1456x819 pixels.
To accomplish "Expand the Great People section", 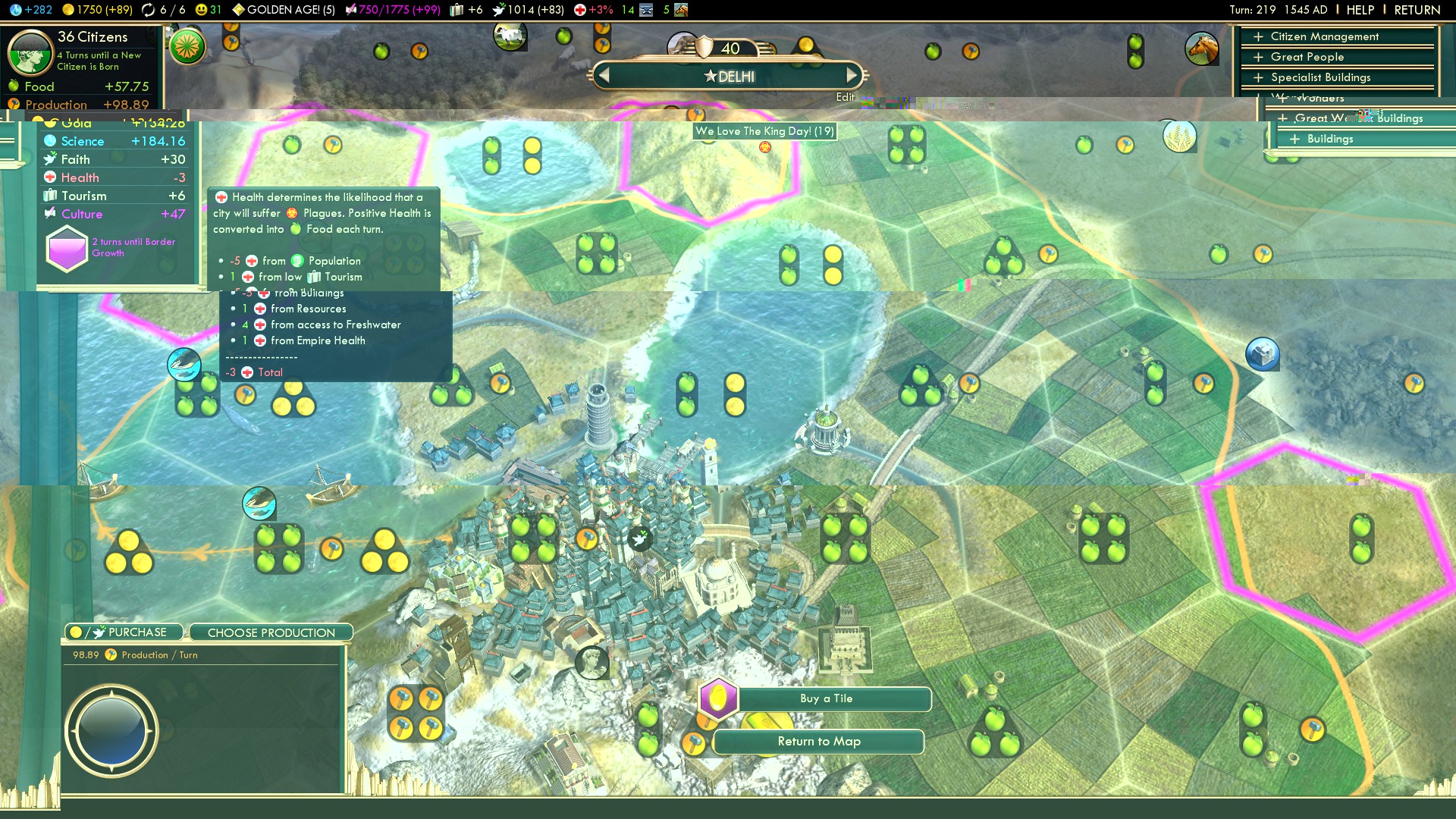I will click(1307, 57).
